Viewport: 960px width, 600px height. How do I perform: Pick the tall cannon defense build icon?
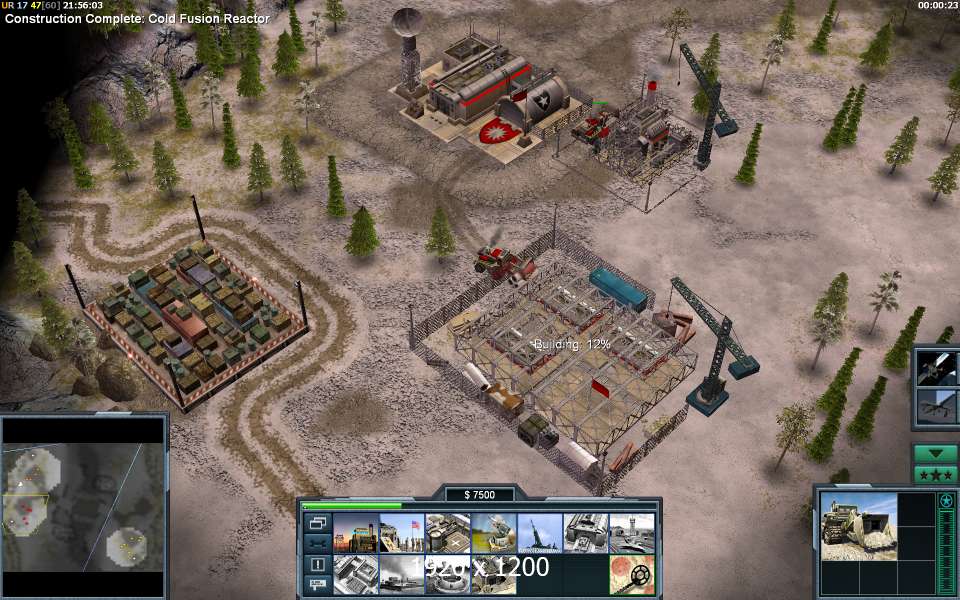pos(539,533)
